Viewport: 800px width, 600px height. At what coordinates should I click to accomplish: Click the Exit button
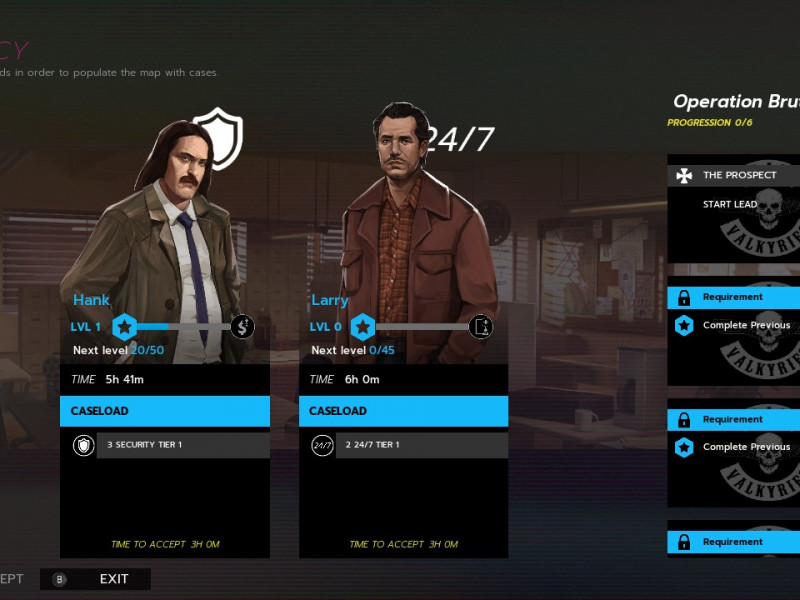point(96,579)
